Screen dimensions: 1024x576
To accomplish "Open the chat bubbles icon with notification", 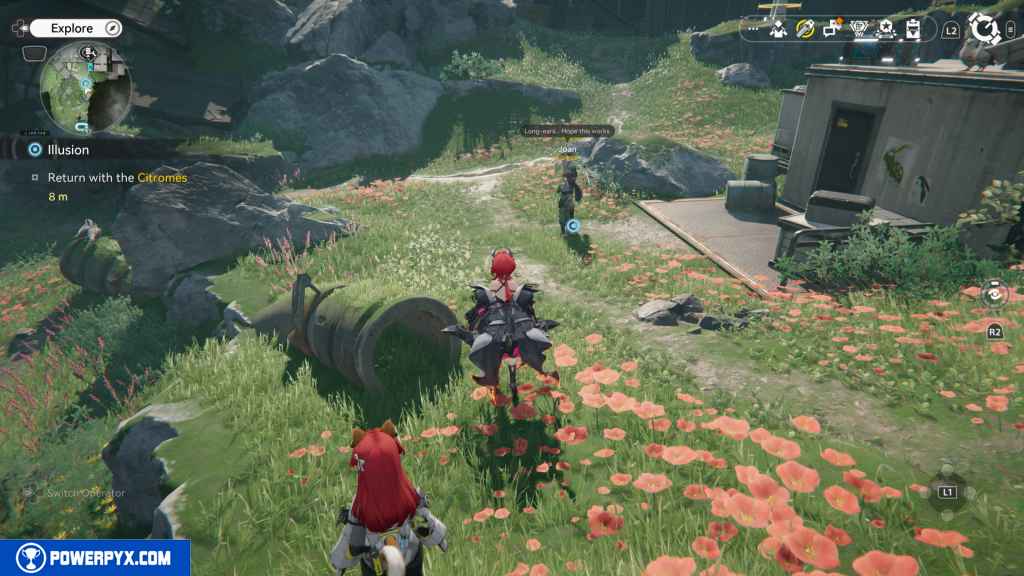I will pos(831,30).
